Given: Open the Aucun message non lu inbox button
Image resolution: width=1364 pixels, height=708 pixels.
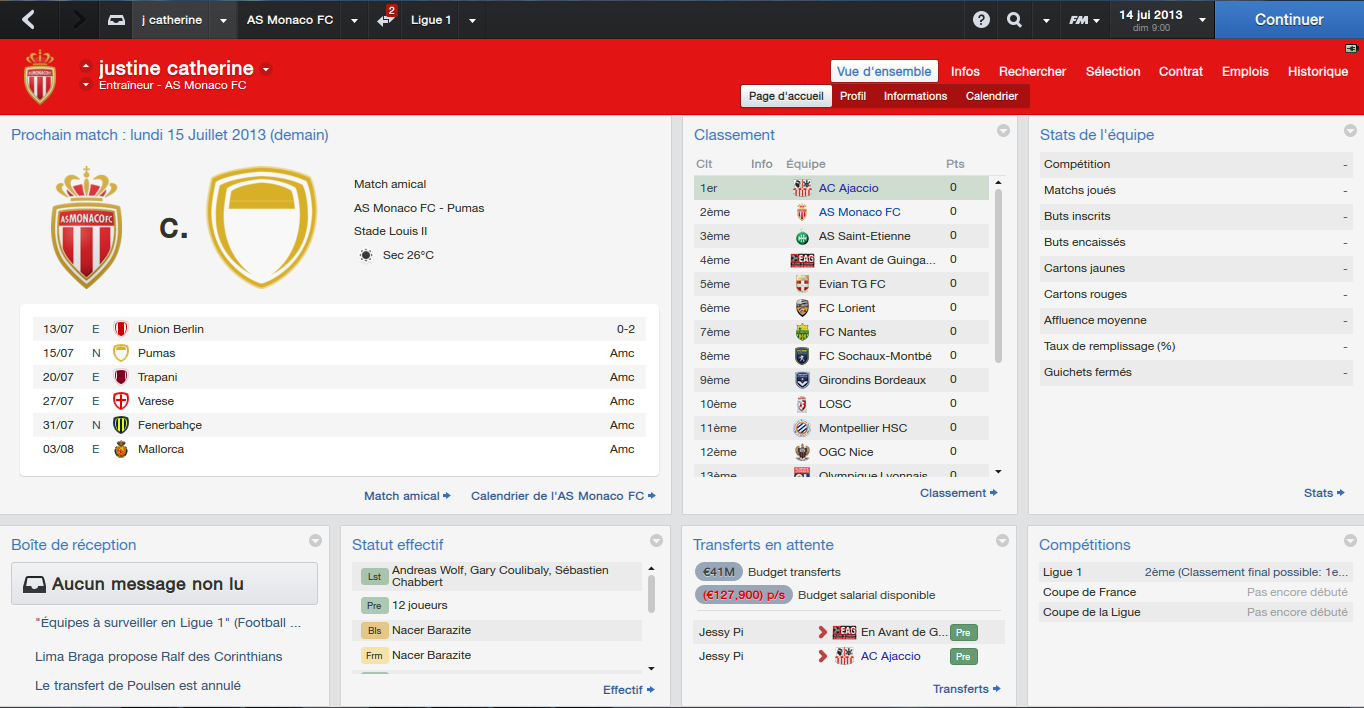Looking at the screenshot, I should click(x=164, y=584).
